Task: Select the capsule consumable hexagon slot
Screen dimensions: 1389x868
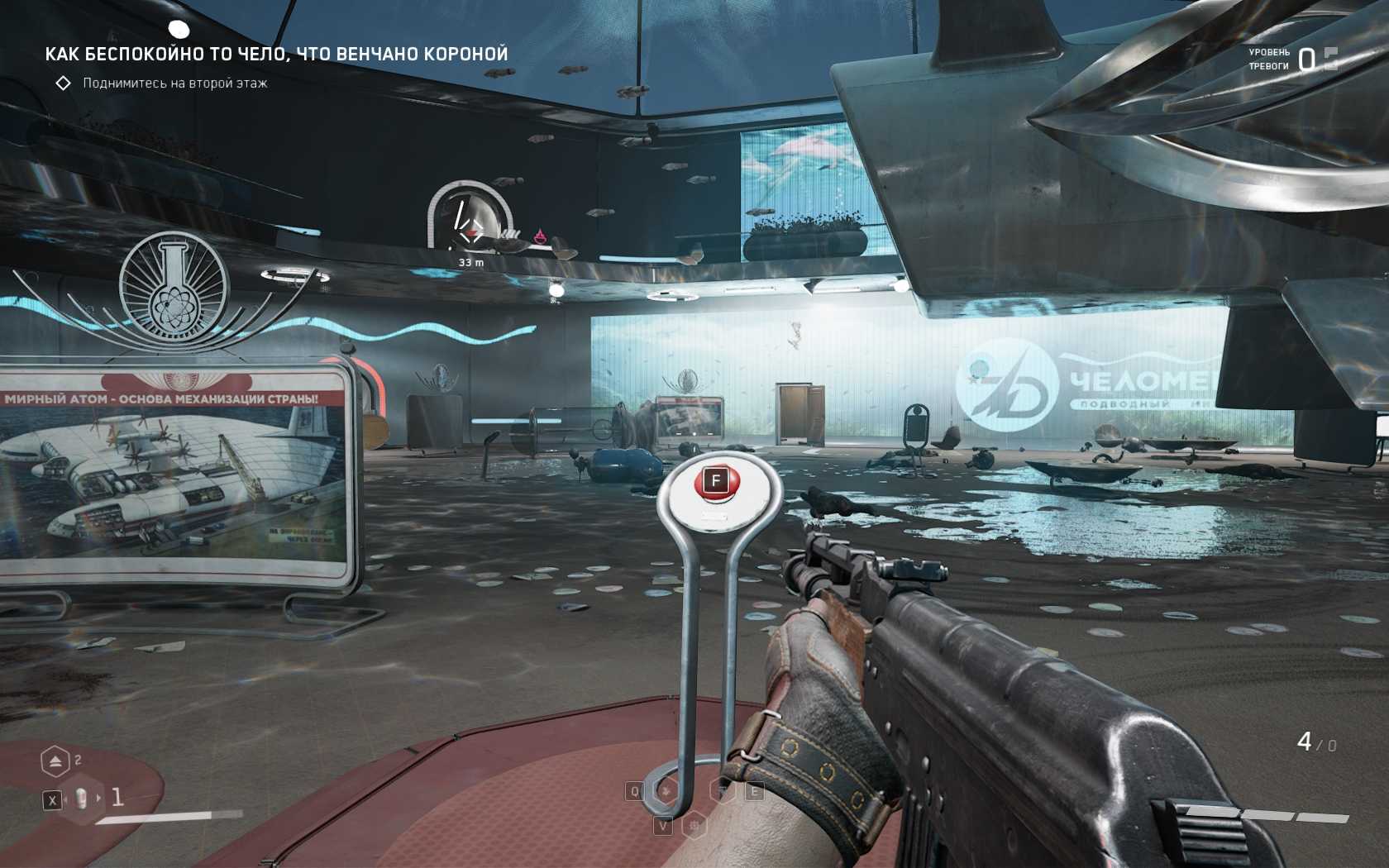Action: coord(83,799)
